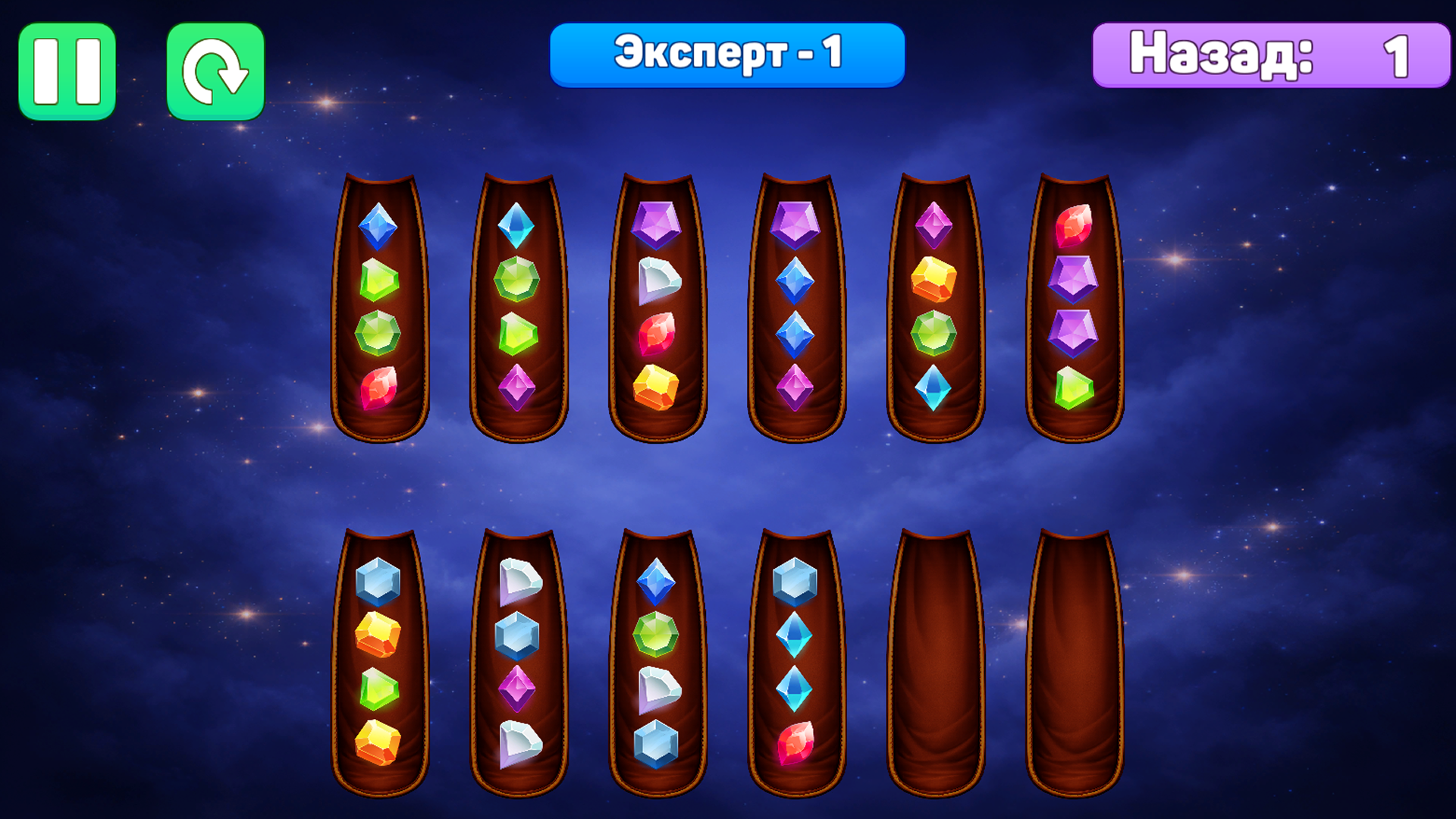Screen dimensions: 1456x819
Task: Select the green gem in third bottom tube
Action: click(x=659, y=637)
